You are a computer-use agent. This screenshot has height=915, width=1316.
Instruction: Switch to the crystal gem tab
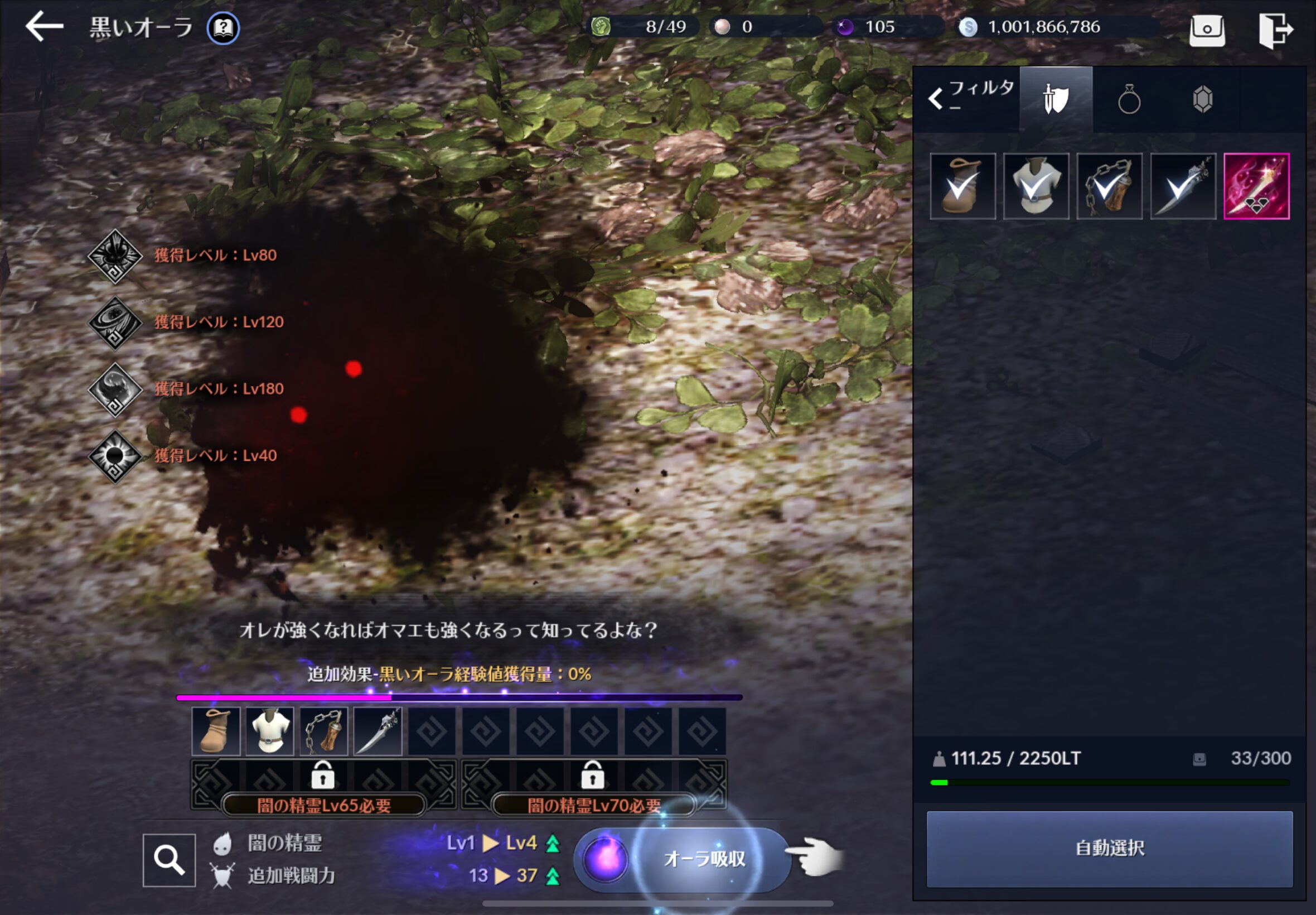tap(1202, 100)
